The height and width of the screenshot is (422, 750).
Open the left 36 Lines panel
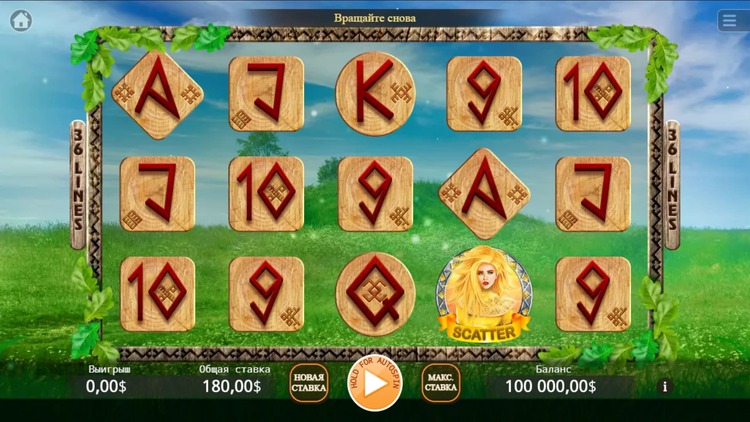pyautogui.click(x=77, y=185)
